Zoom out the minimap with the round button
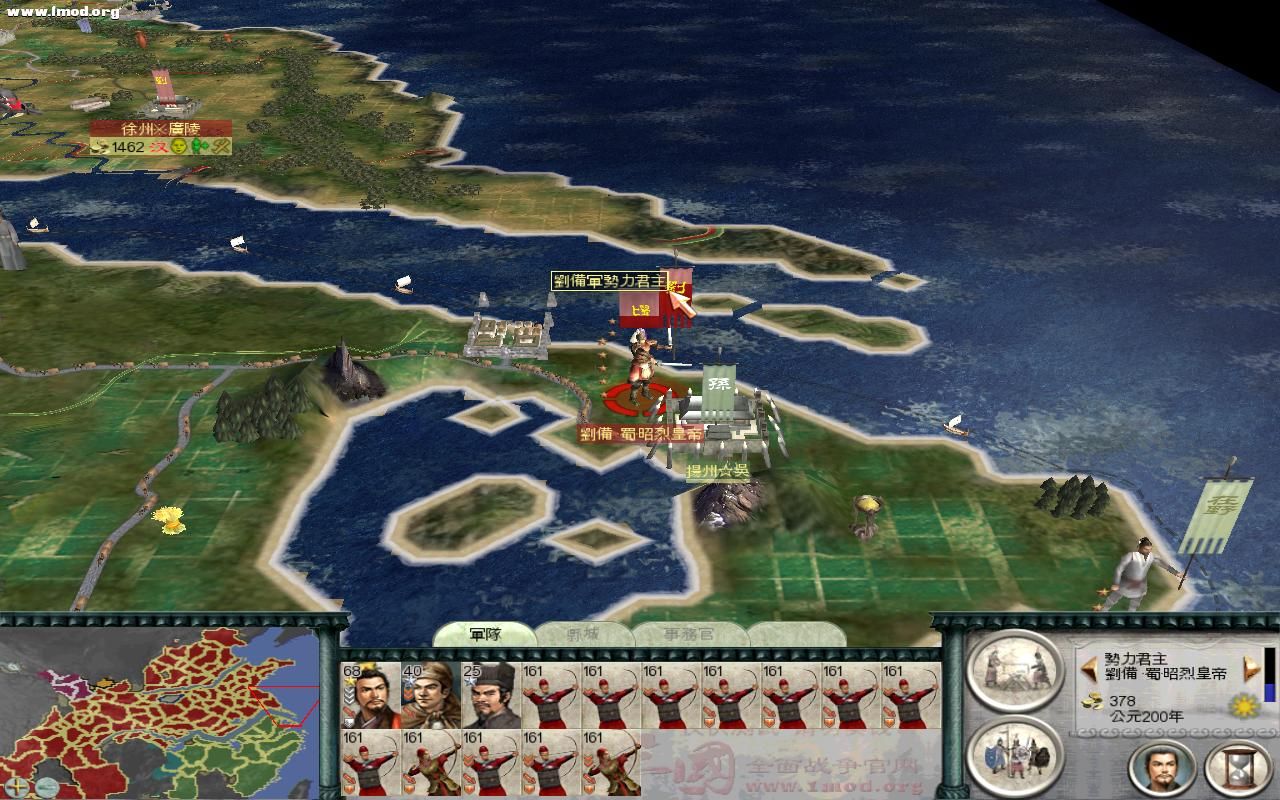The image size is (1280, 800). click(x=48, y=785)
